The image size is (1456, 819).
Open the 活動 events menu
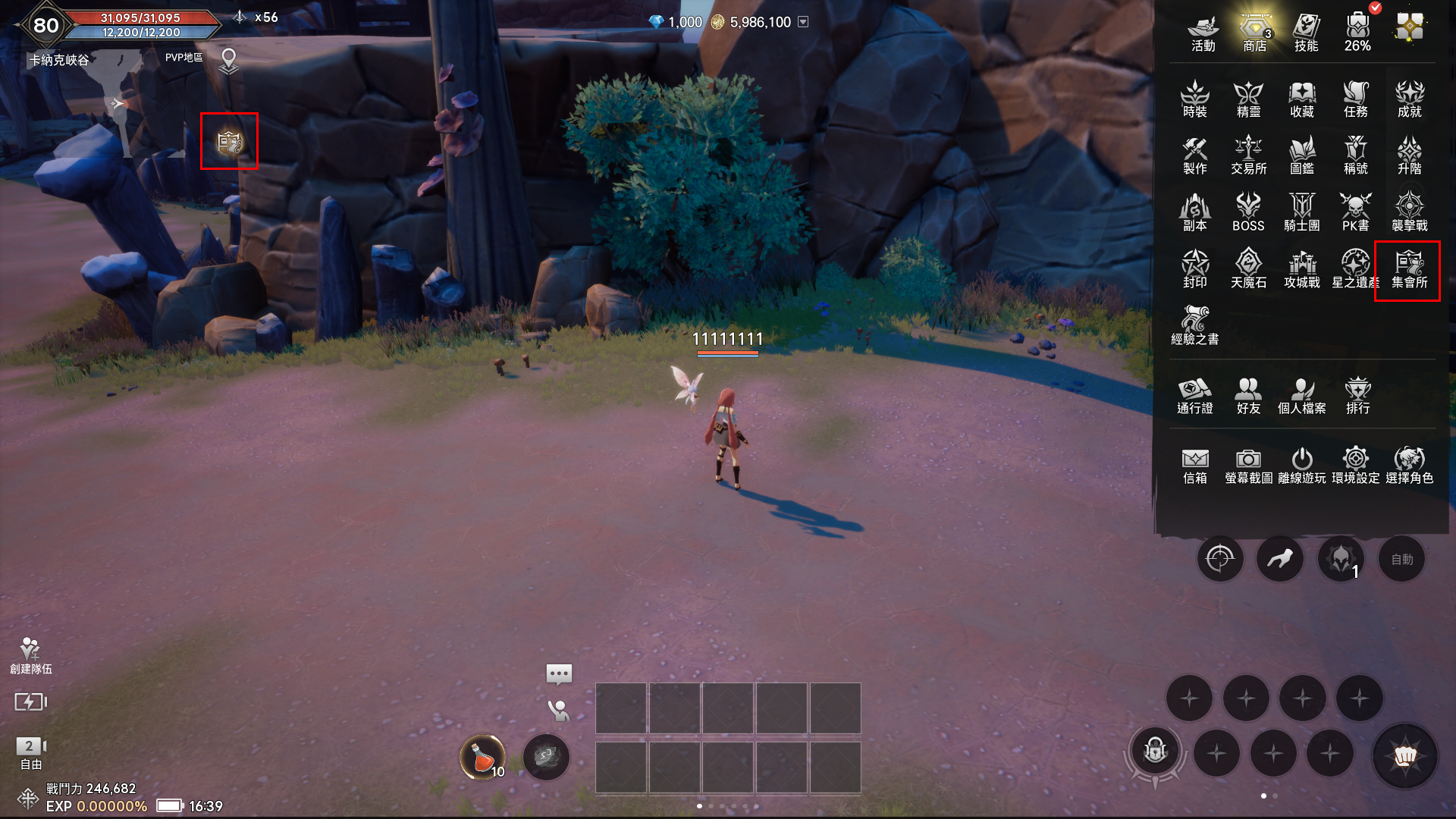[1203, 33]
